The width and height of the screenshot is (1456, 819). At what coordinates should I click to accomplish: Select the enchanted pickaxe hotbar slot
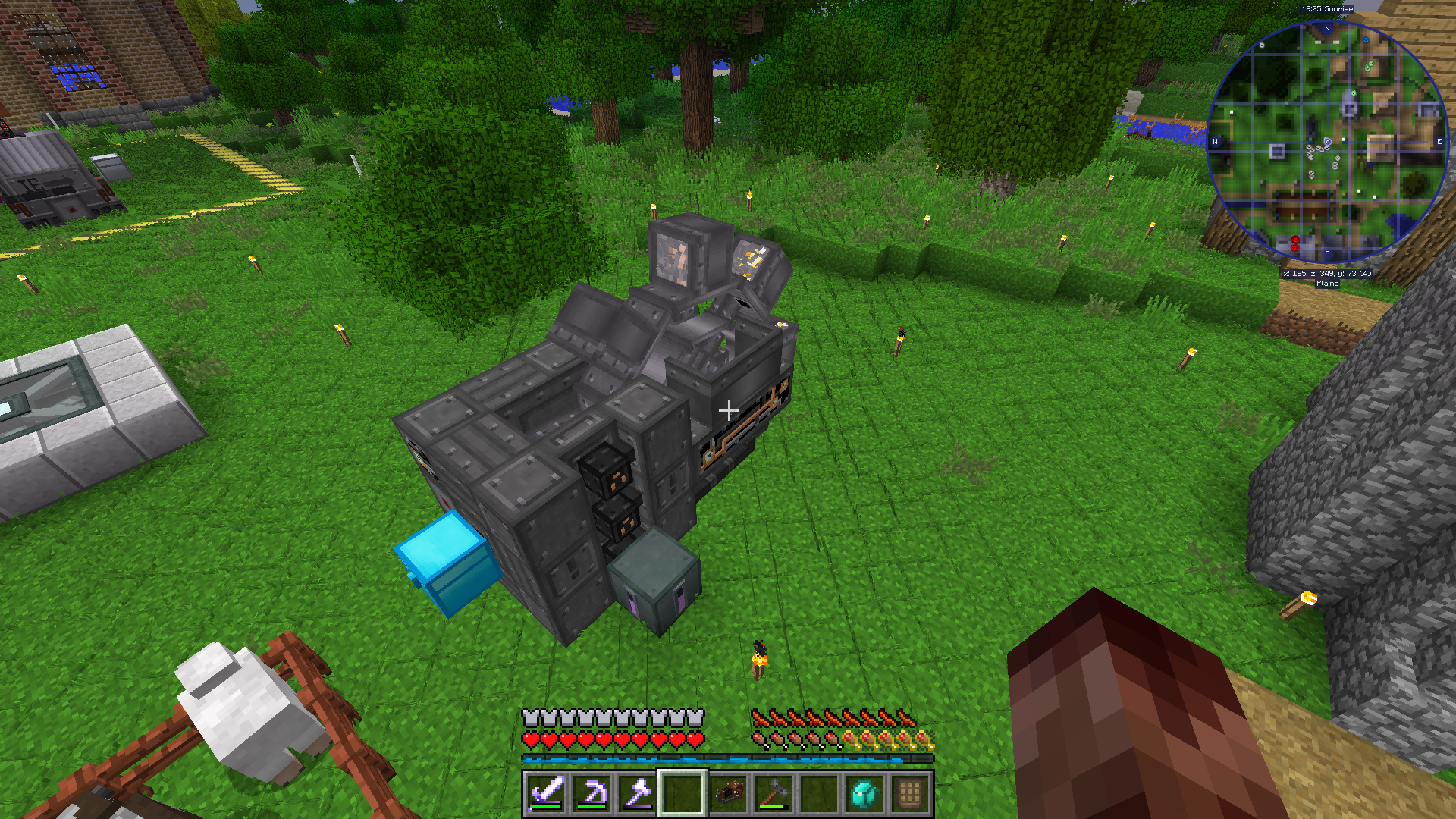click(x=591, y=793)
